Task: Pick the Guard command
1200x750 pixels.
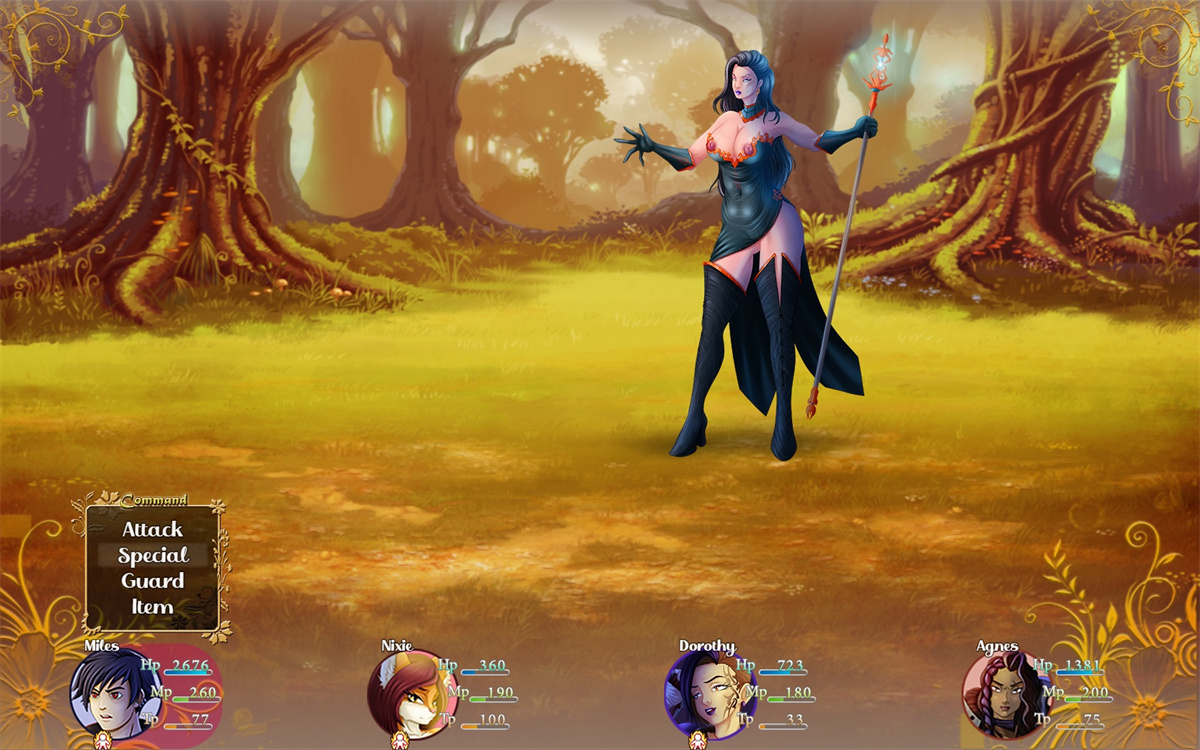Action: coord(152,581)
